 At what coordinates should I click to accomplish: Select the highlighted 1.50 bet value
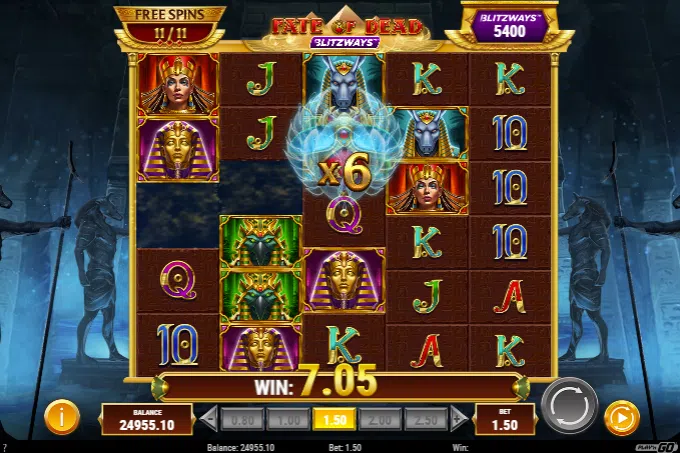(x=334, y=417)
